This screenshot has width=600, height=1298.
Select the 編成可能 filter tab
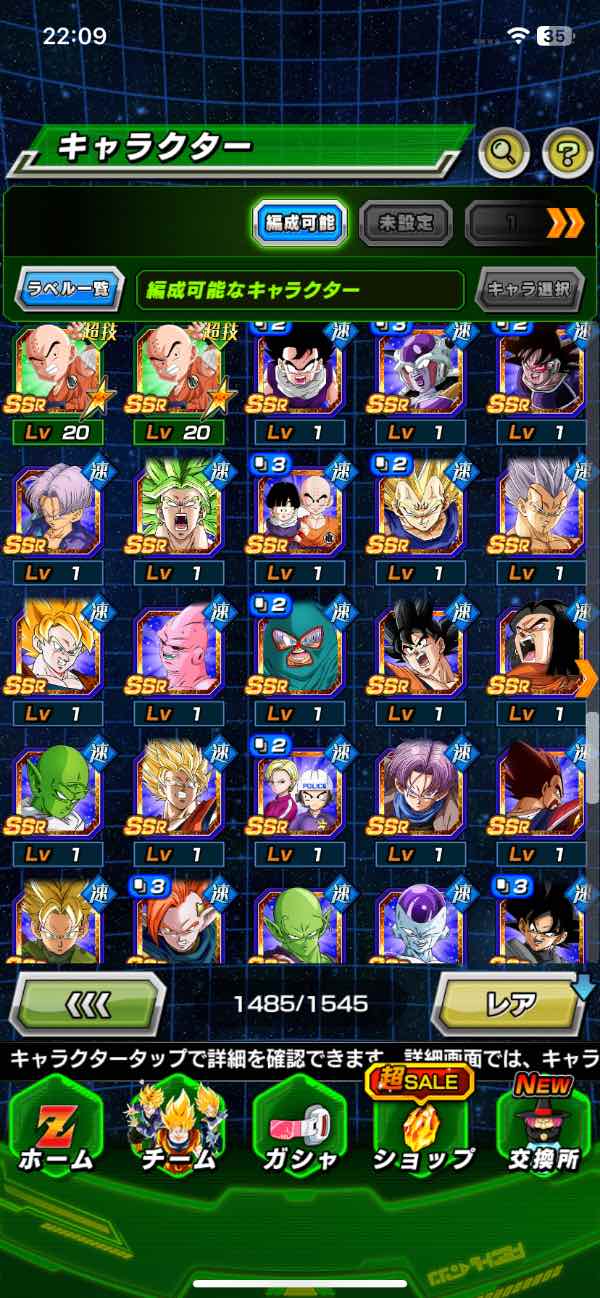[x=299, y=223]
